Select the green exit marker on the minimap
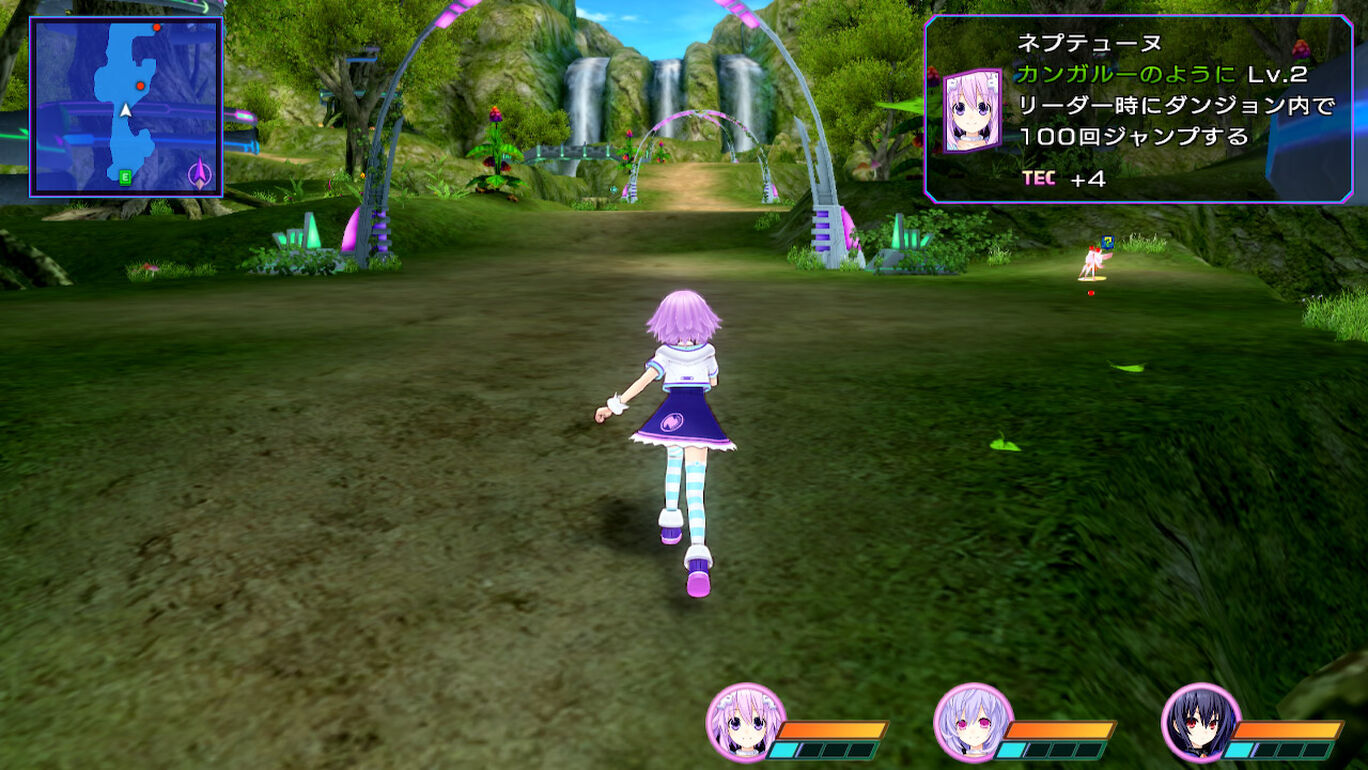Screen dimensions: 1368x770 click(125, 177)
